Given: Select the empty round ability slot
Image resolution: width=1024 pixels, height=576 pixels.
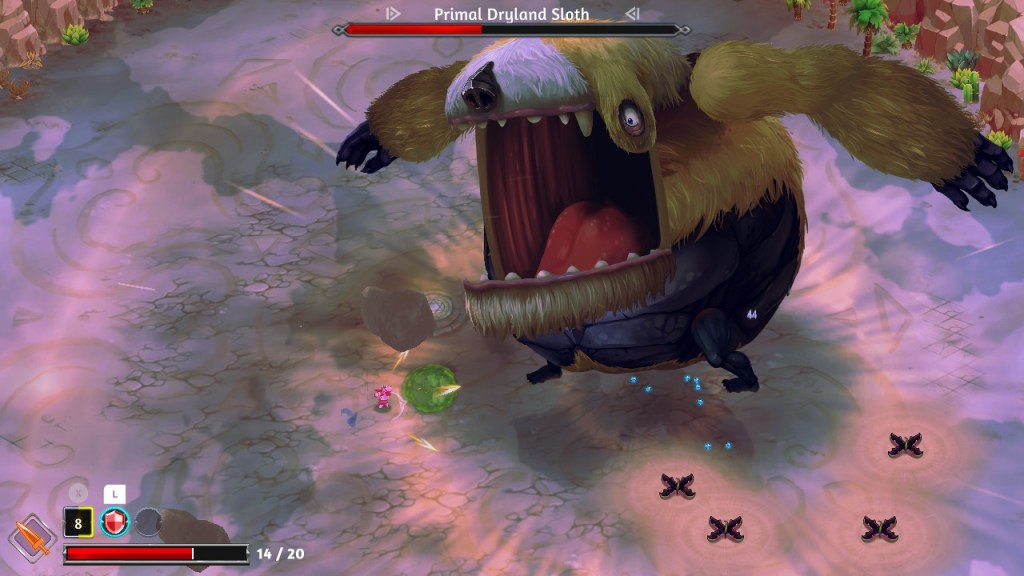Looking at the screenshot, I should pyautogui.click(x=148, y=522).
